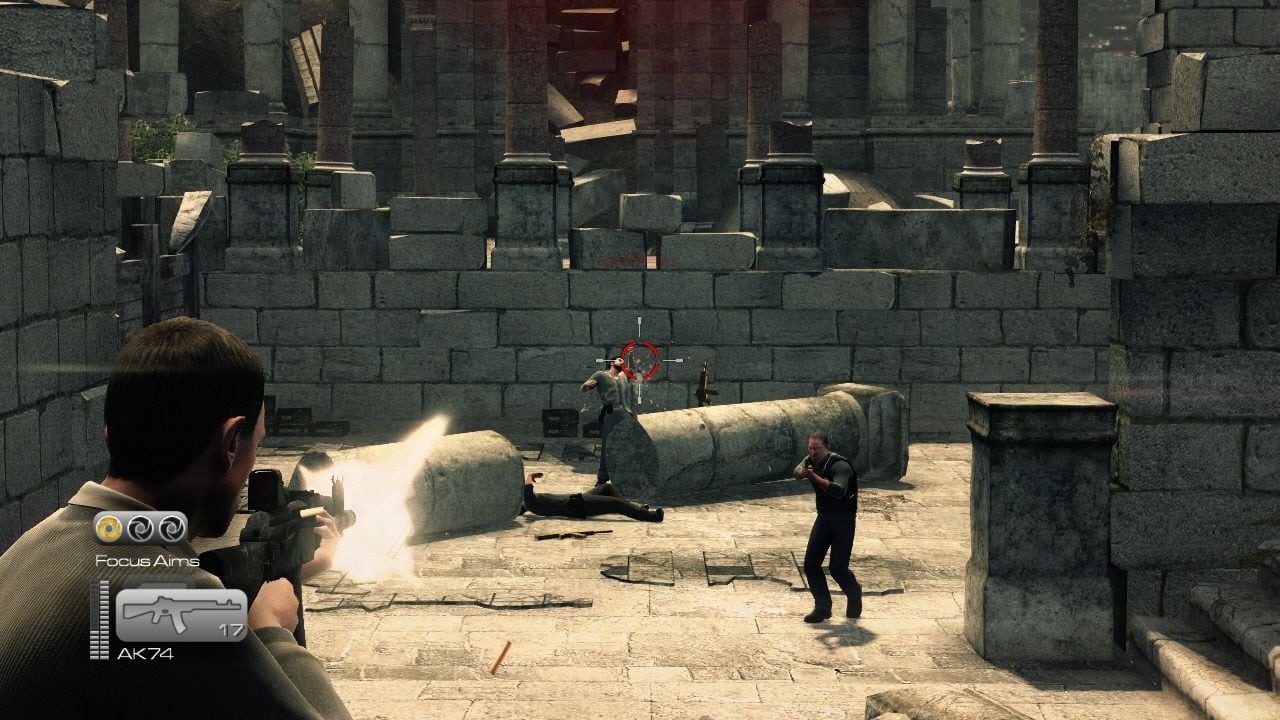1280x720 pixels.
Task: Toggle the highlighted Focus Aim charge
Action: pyautogui.click(x=108, y=528)
